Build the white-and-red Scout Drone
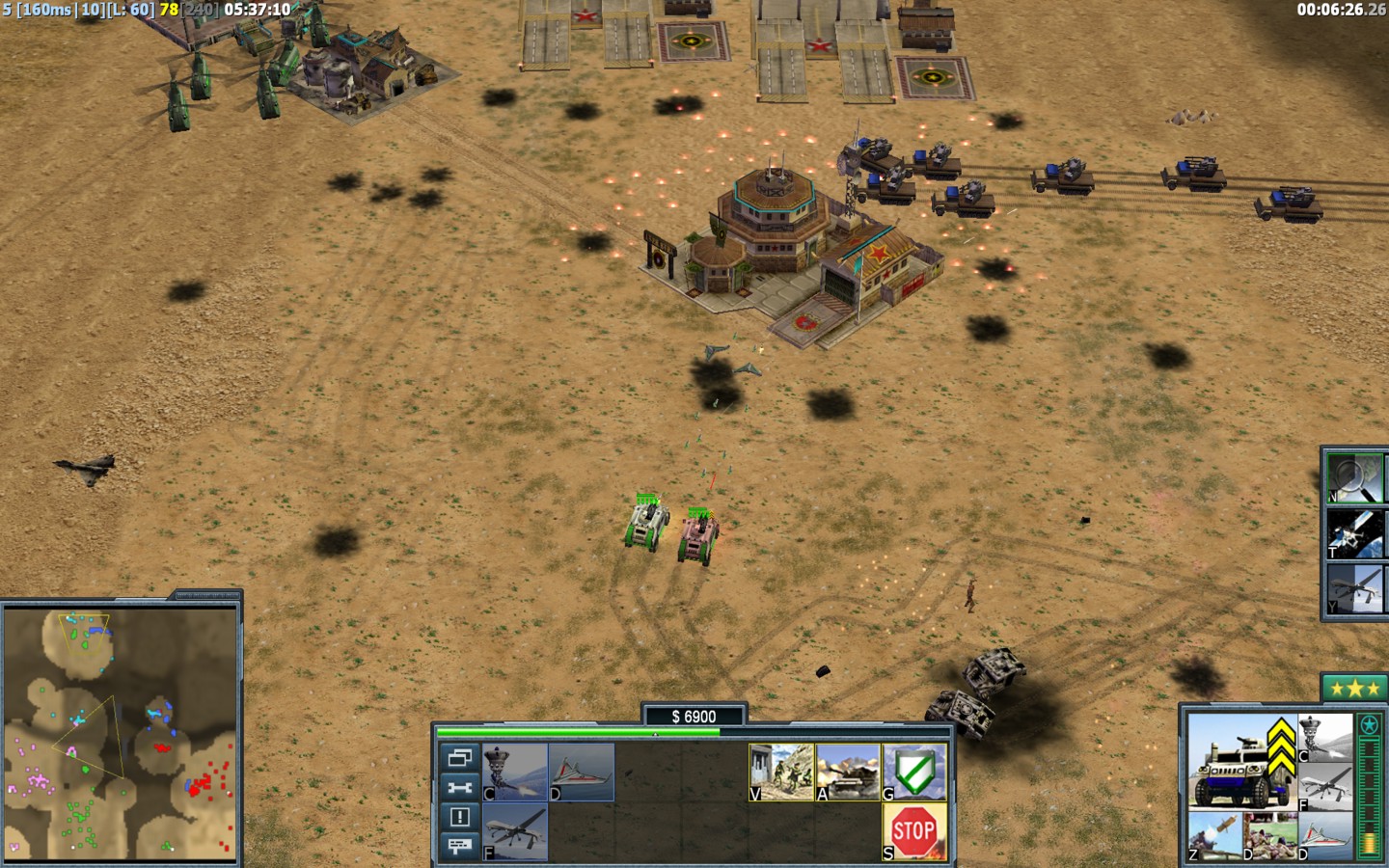 pyautogui.click(x=582, y=772)
